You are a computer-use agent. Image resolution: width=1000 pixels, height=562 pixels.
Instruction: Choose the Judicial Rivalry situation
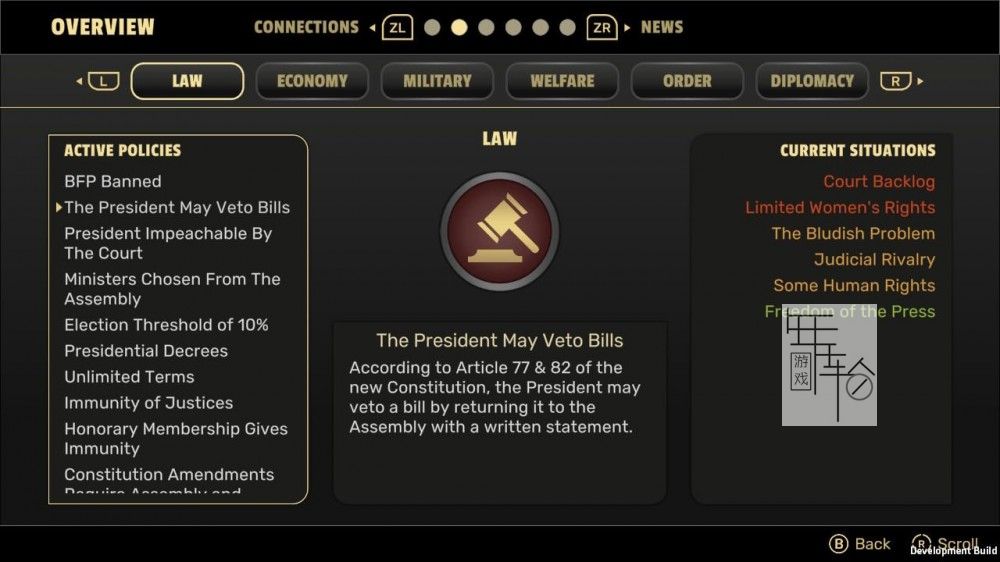874,259
